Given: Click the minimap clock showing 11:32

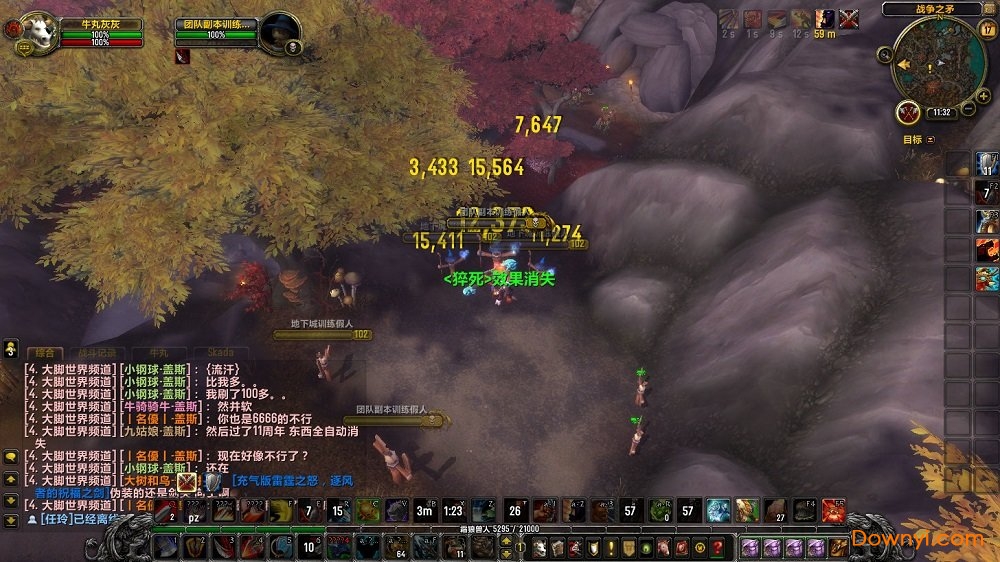Looking at the screenshot, I should point(941,113).
